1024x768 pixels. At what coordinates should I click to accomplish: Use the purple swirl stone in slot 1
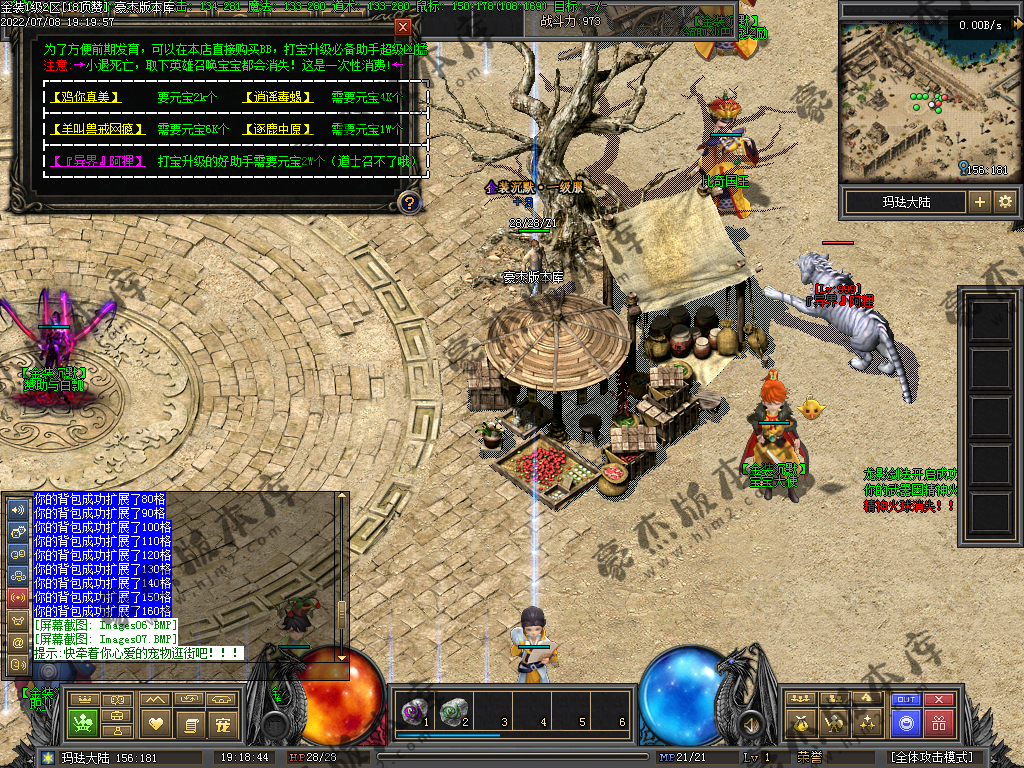pos(412,712)
